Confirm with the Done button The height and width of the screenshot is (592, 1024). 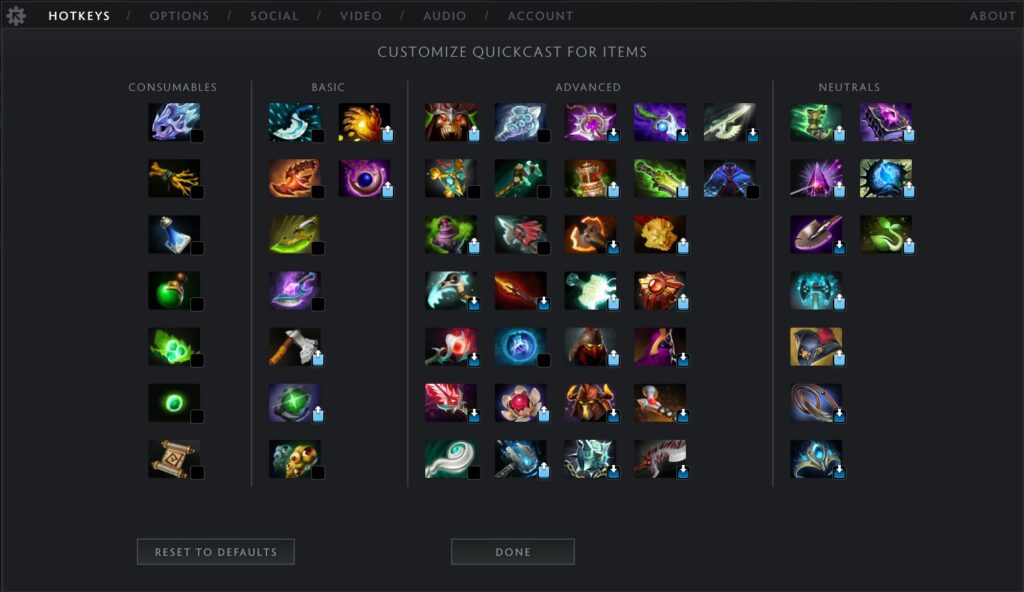512,552
